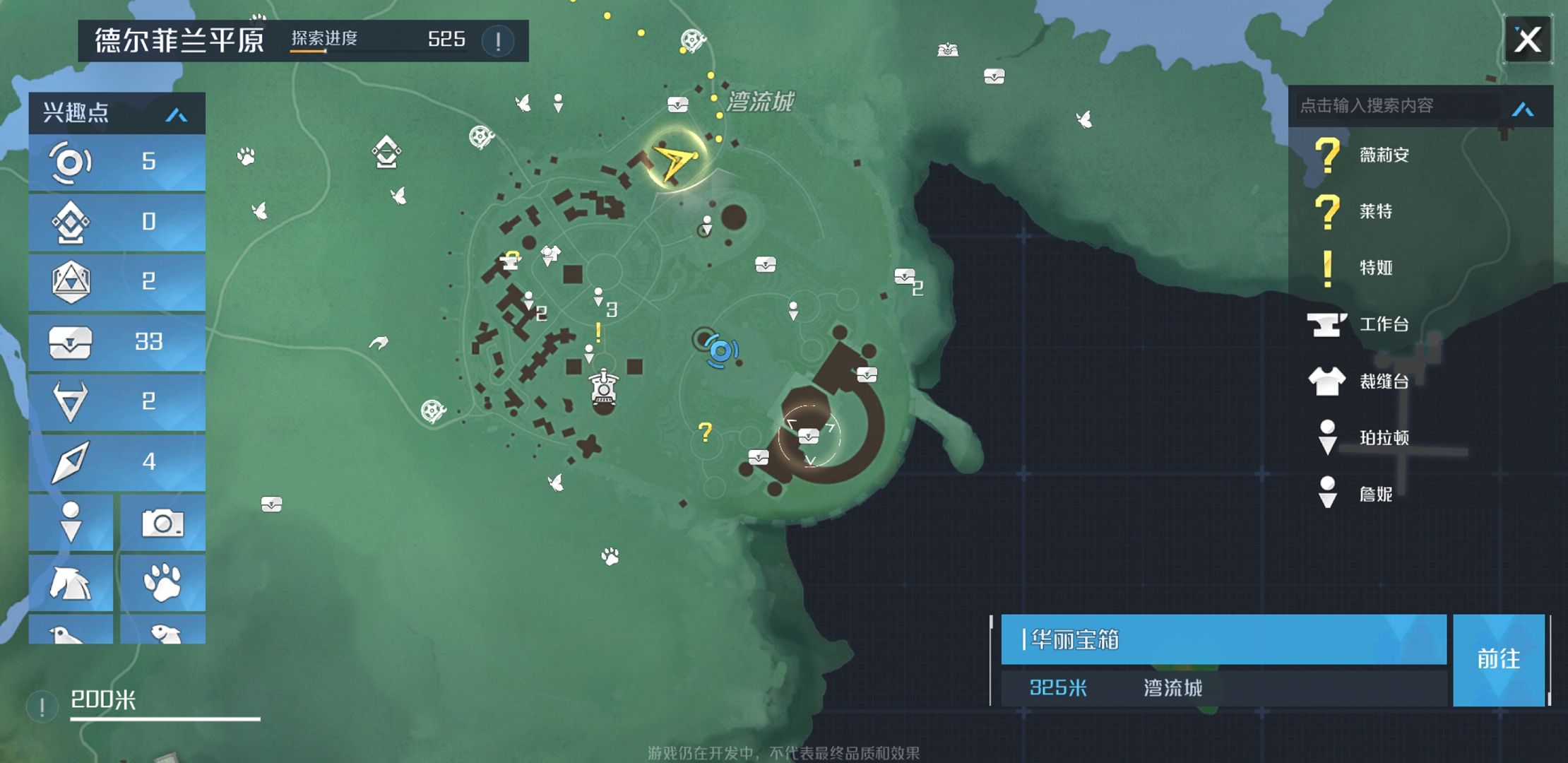Click the 前往 go-to button
Image resolution: width=1568 pixels, height=763 pixels.
pos(1498,659)
